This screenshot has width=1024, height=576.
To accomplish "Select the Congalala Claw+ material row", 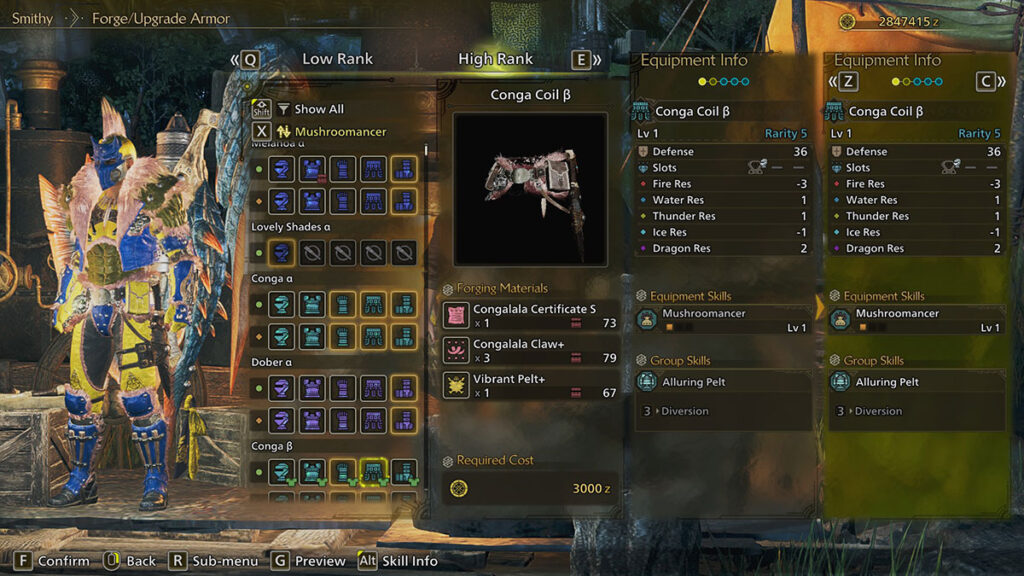I will point(530,351).
